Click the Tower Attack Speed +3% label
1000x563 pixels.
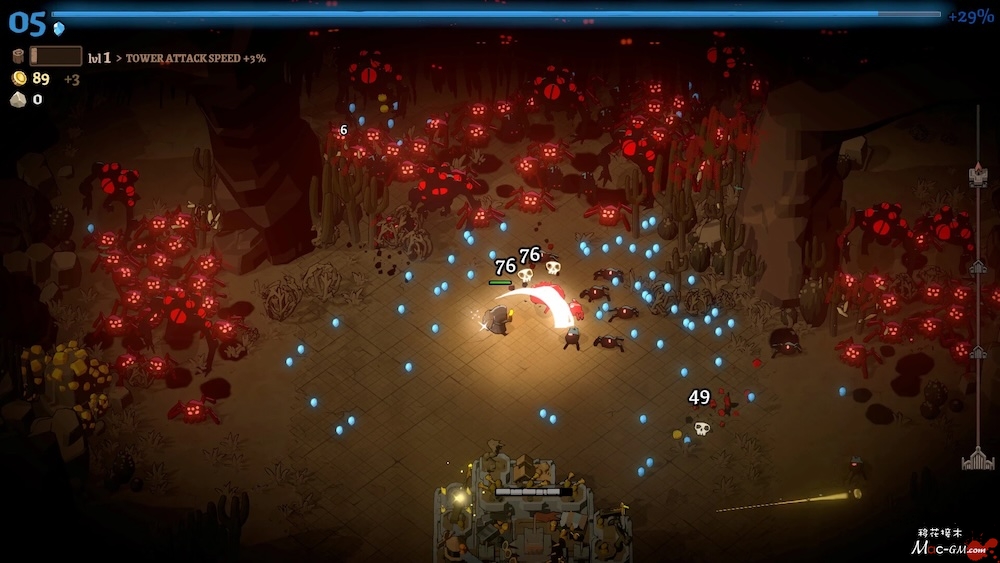pyautogui.click(x=195, y=58)
